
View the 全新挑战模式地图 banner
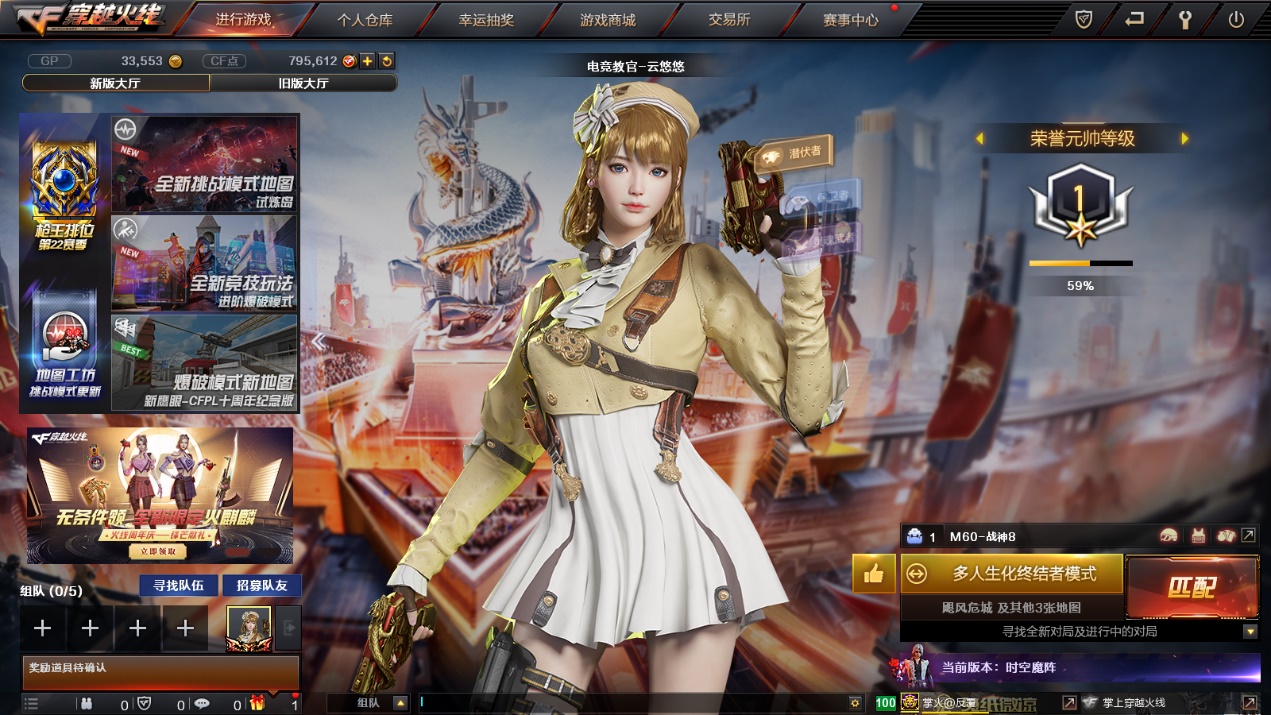point(205,163)
